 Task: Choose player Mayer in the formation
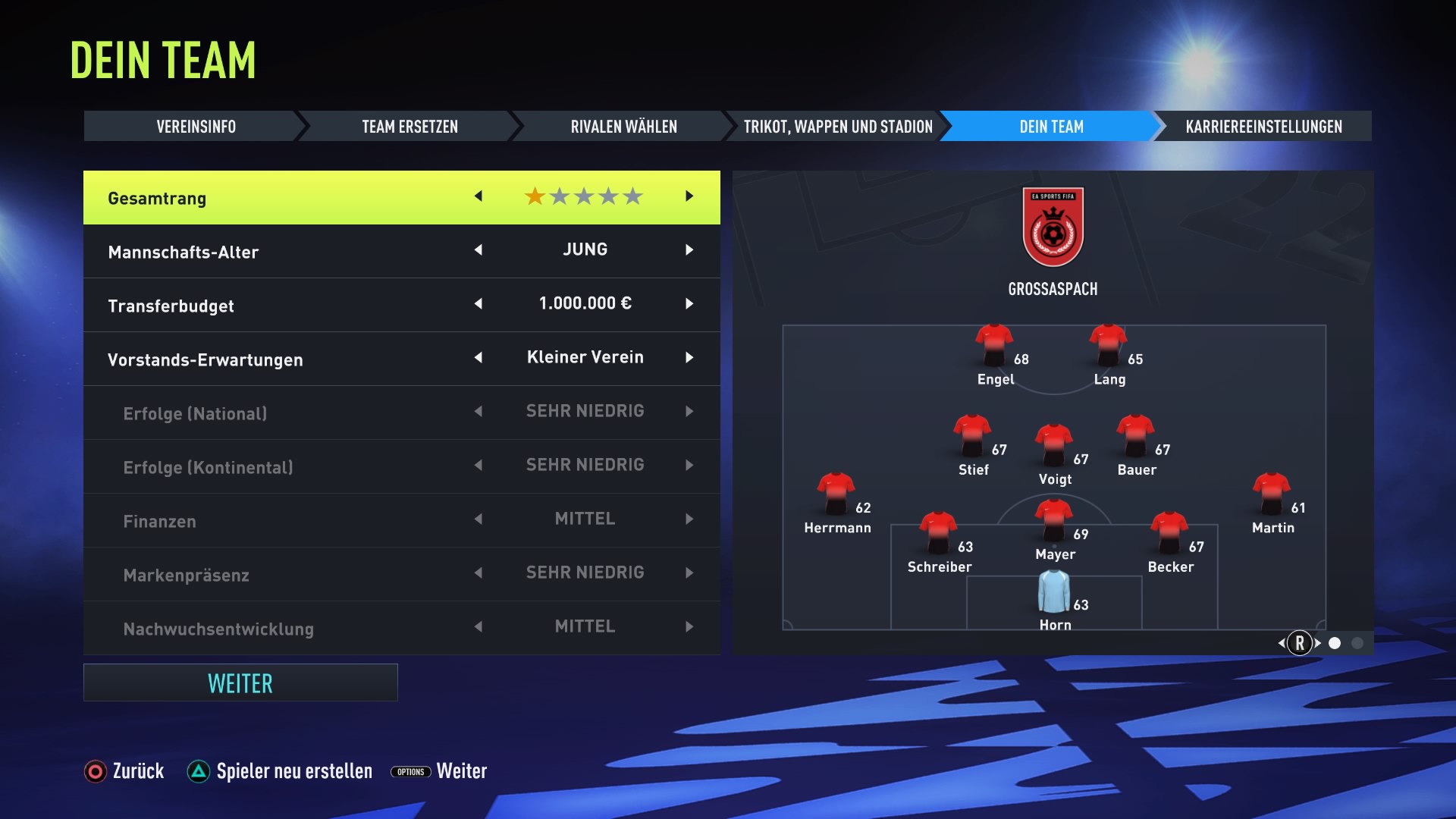point(1054,521)
